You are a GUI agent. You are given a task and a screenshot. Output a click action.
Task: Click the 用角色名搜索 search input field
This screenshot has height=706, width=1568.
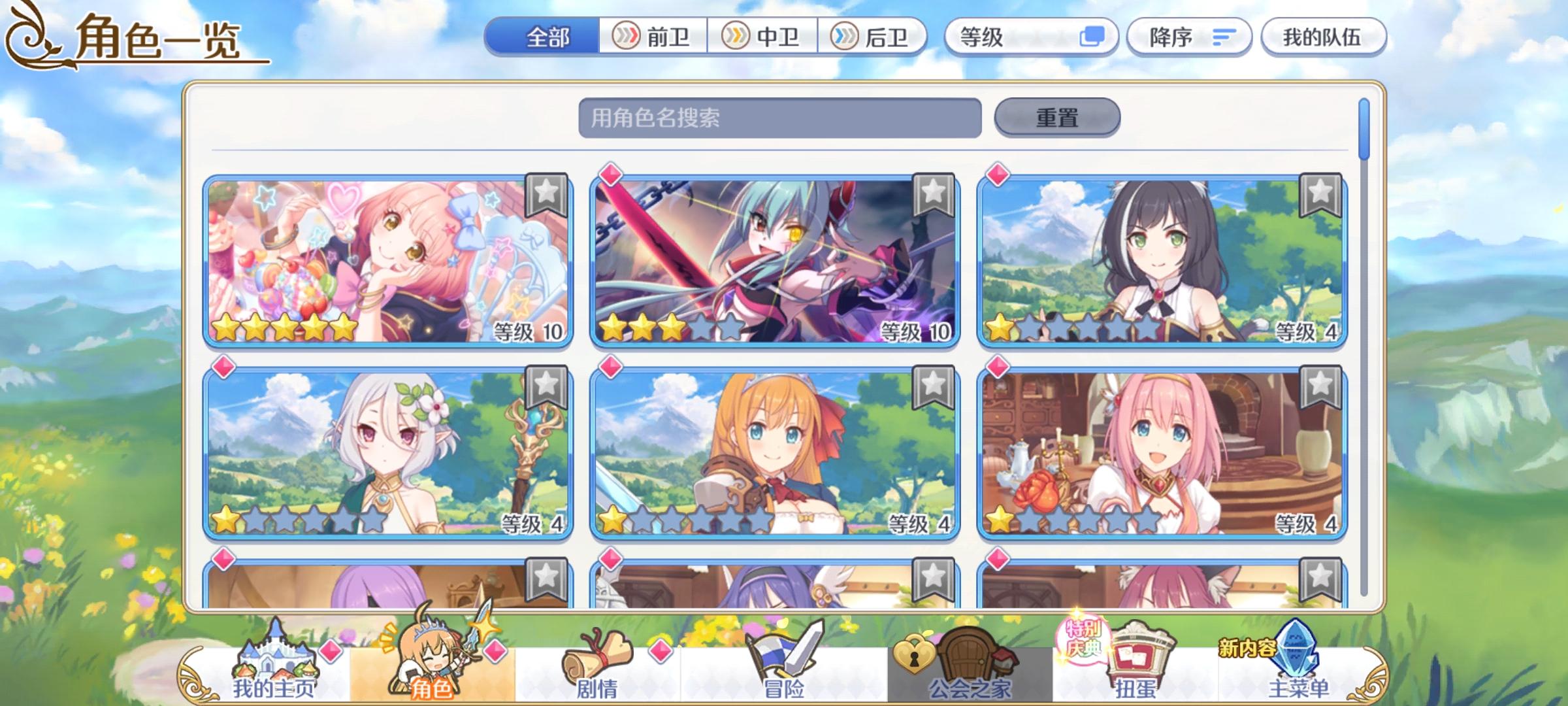777,116
